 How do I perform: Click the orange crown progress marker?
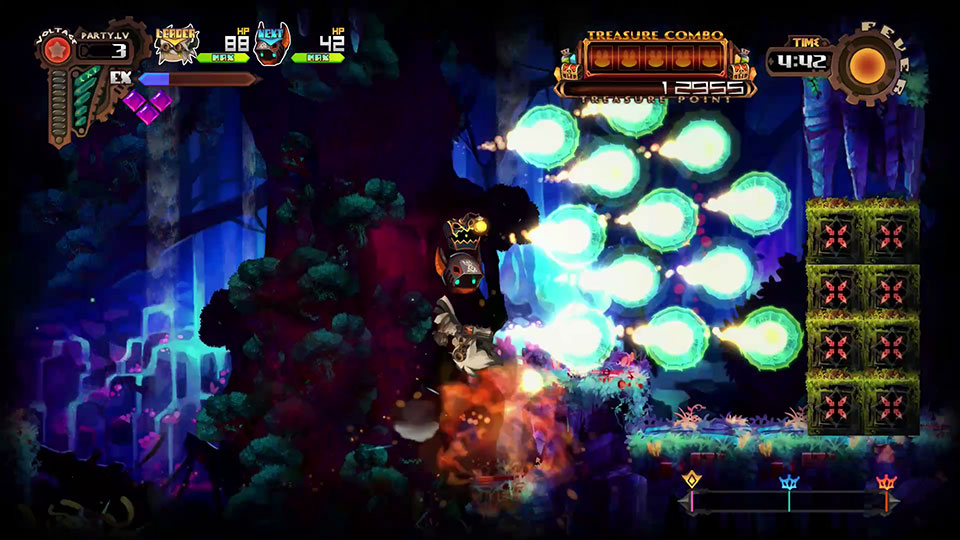[x=886, y=482]
